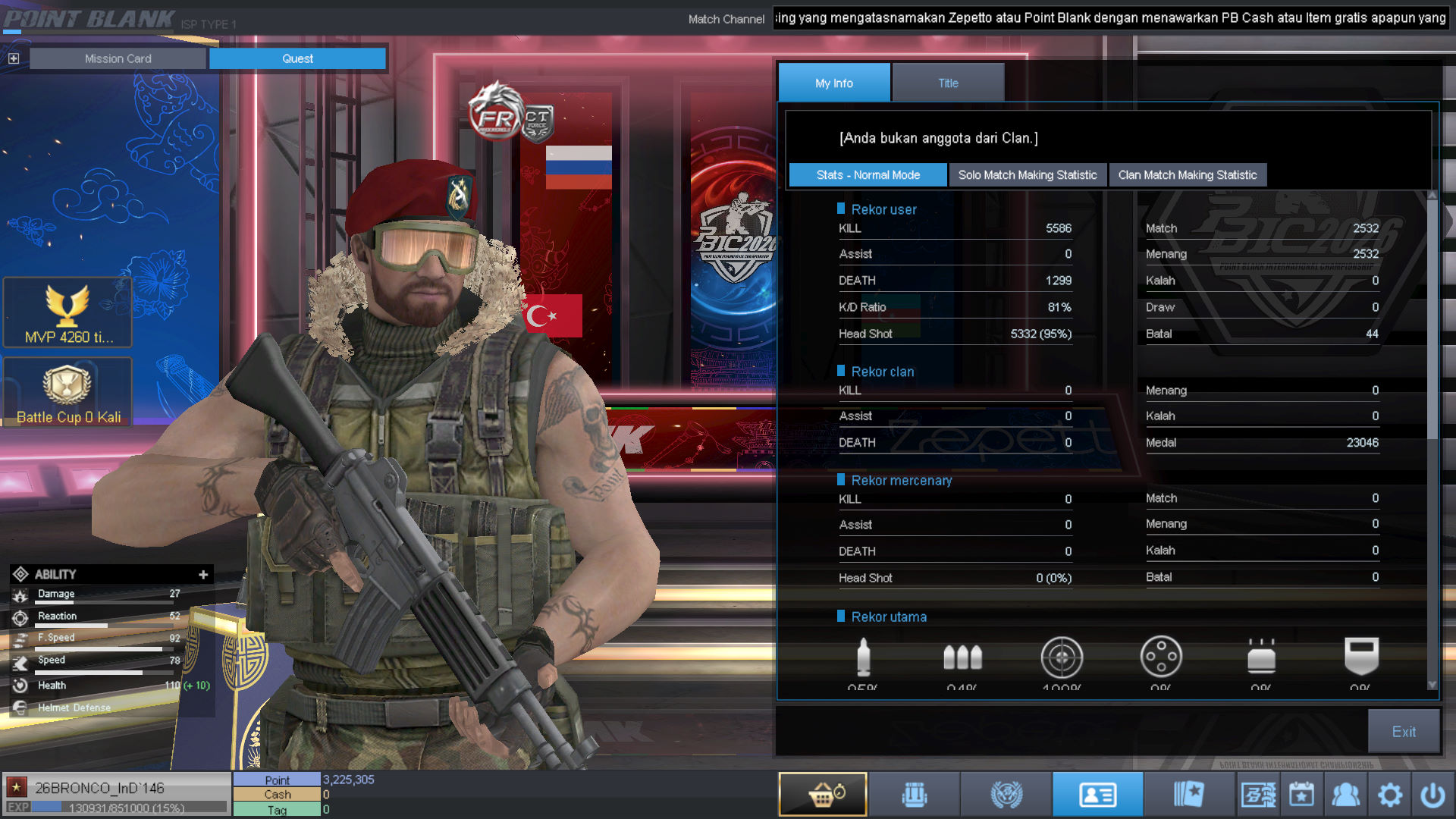The height and width of the screenshot is (819, 1456).
Task: Open the friends community icon
Action: pyautogui.click(x=1345, y=795)
